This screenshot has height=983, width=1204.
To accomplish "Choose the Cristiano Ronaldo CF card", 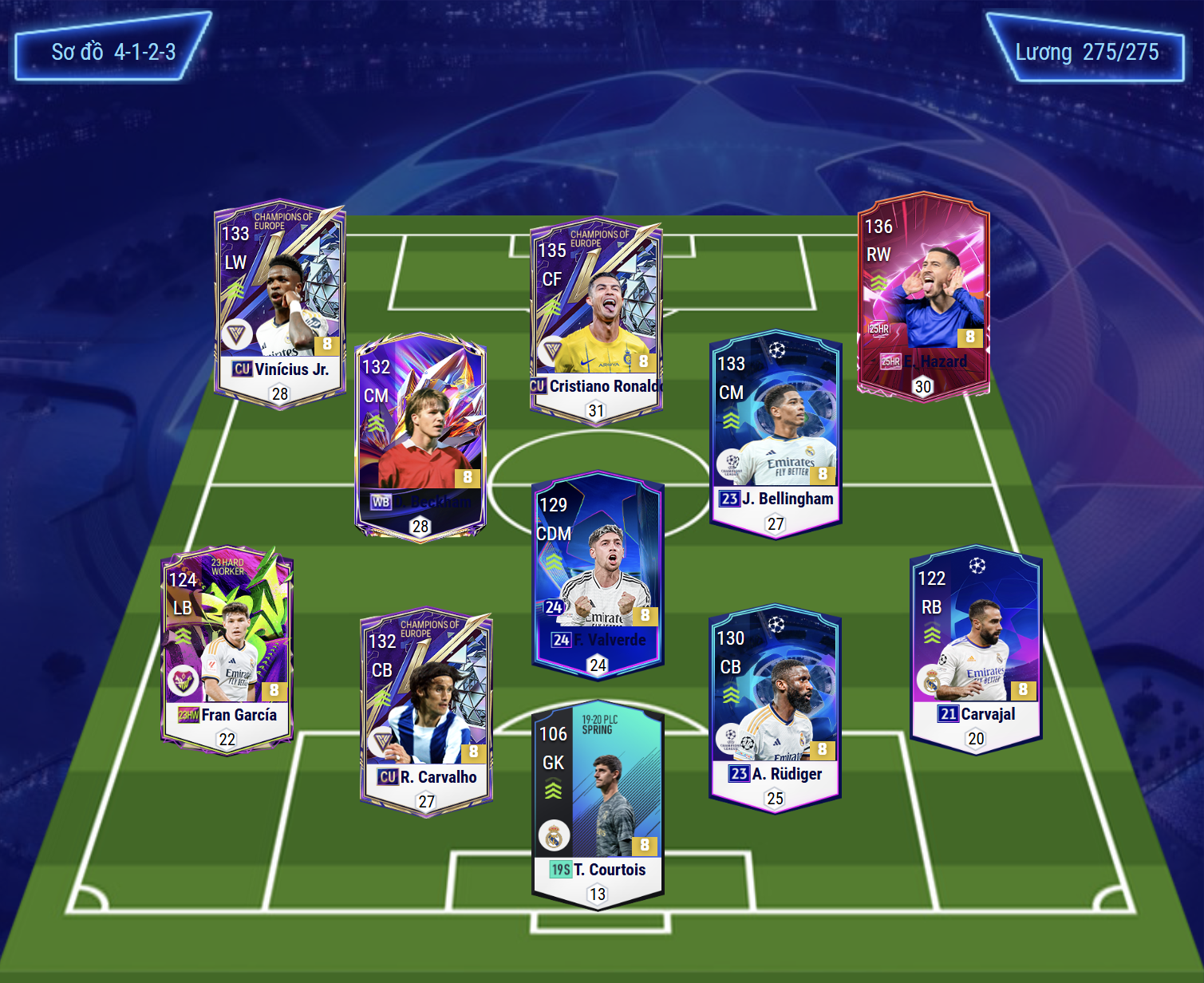I will tap(596, 321).
